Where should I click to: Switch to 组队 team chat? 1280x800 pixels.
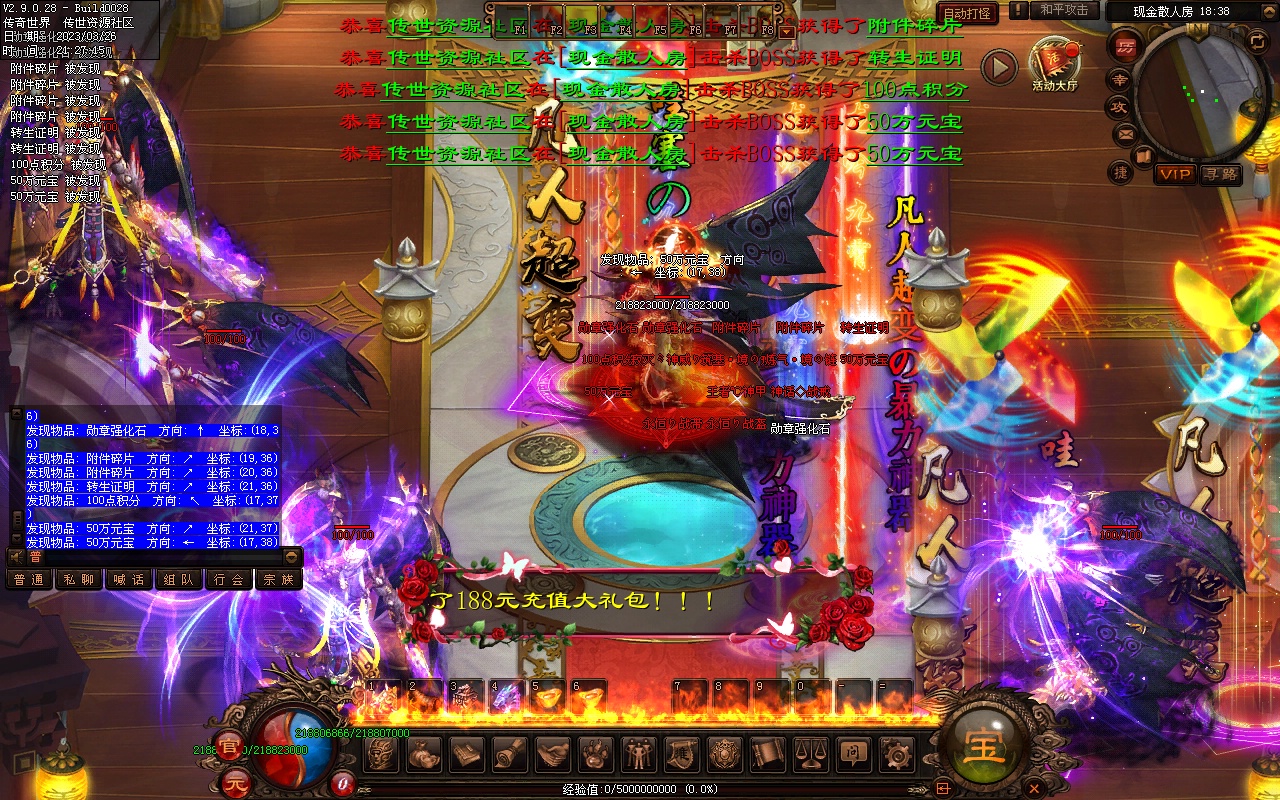[x=178, y=579]
